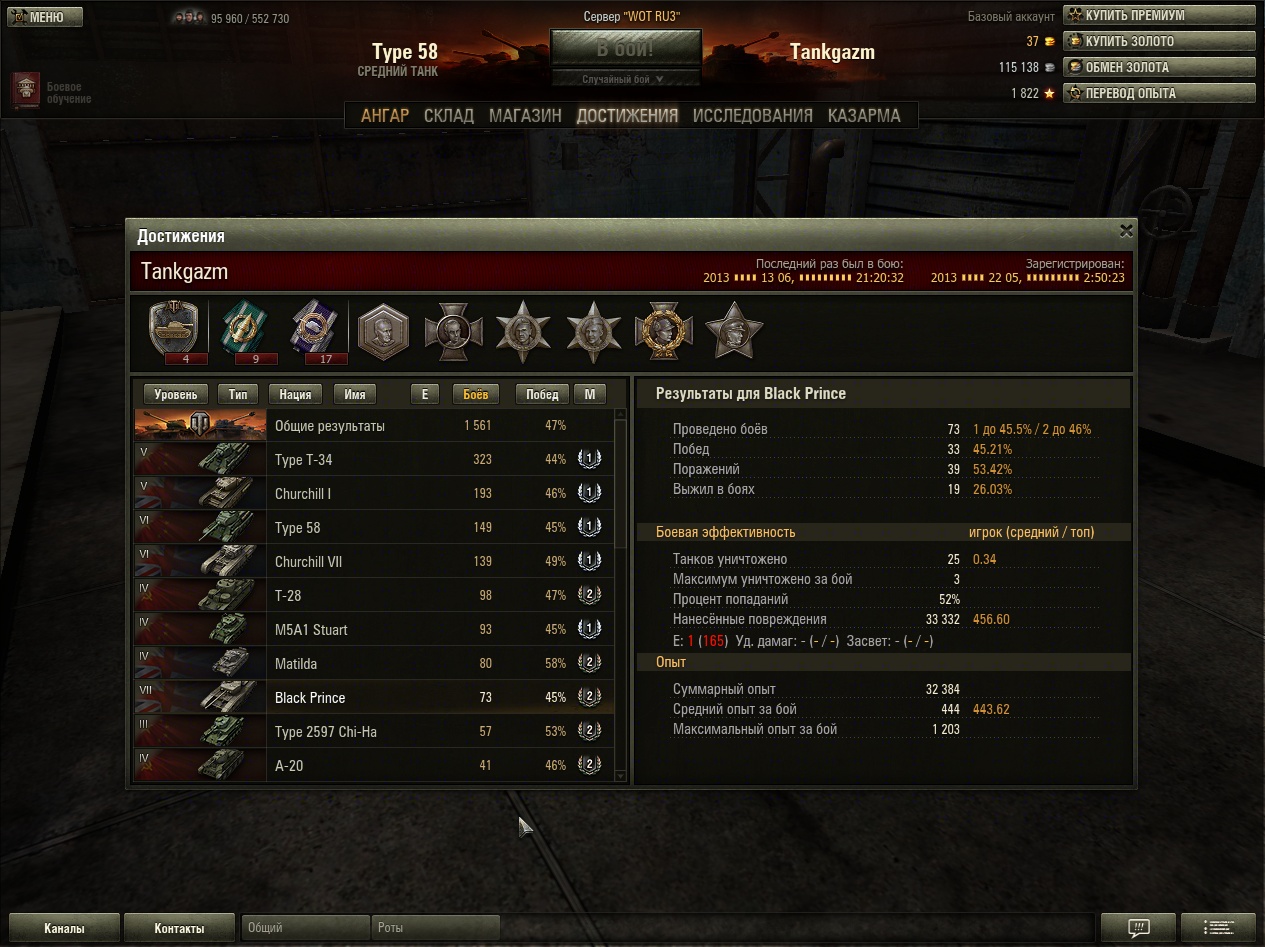Sort tank list by Уровень
Image resolution: width=1265 pixels, height=947 pixels.
pos(176,394)
